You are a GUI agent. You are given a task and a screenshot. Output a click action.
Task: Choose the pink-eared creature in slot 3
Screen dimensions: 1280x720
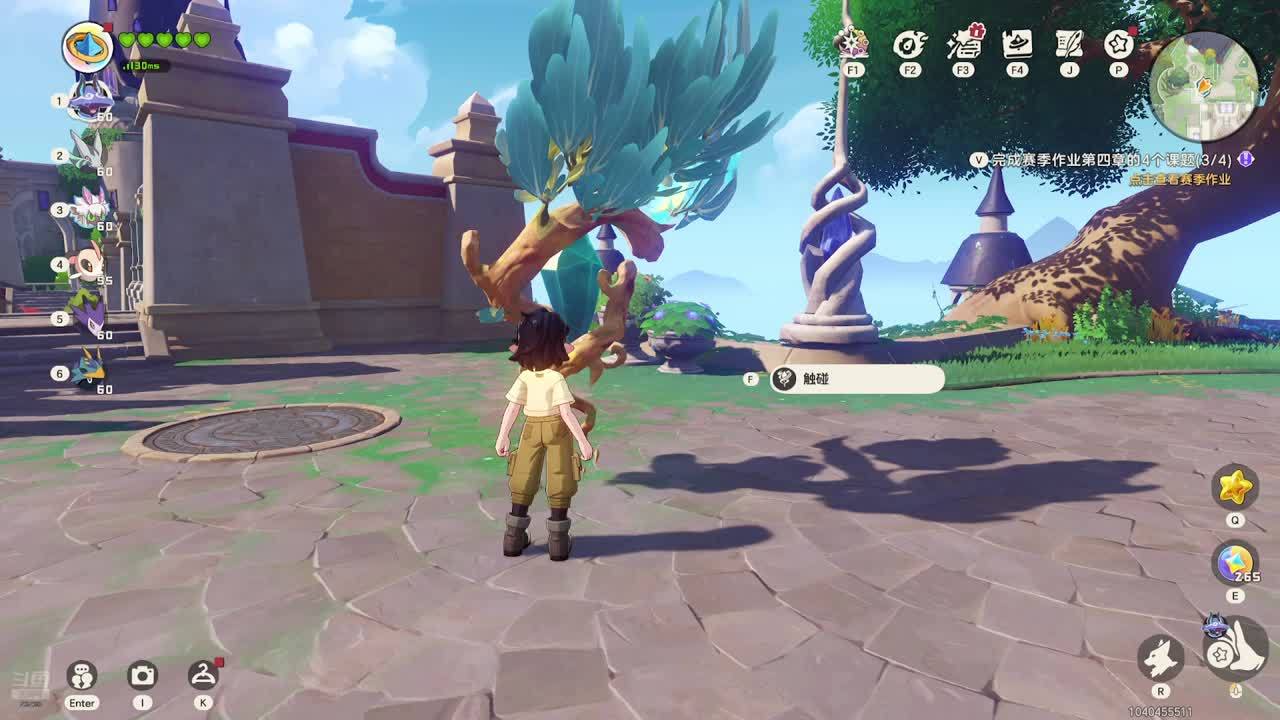[x=91, y=208]
